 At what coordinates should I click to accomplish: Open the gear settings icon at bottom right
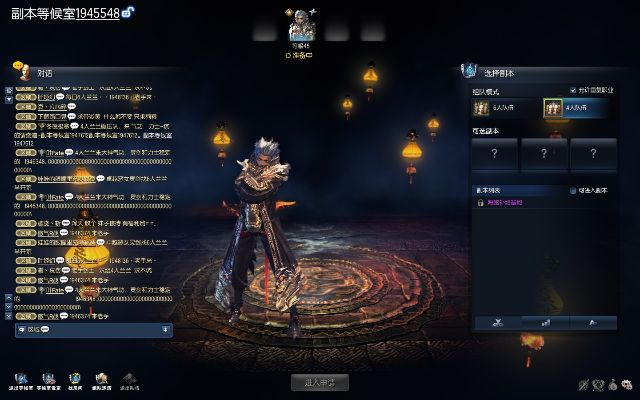tap(629, 385)
